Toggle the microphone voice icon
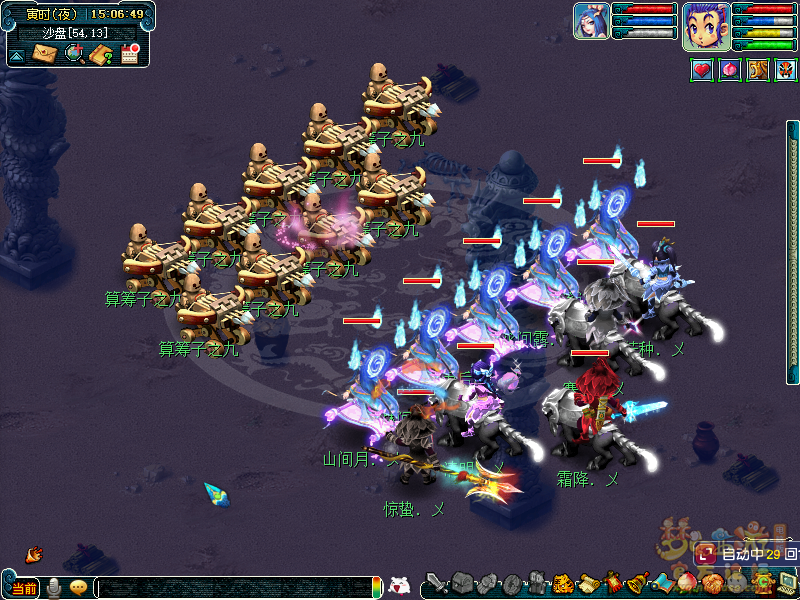Viewport: 800px width, 600px height. pos(53,588)
